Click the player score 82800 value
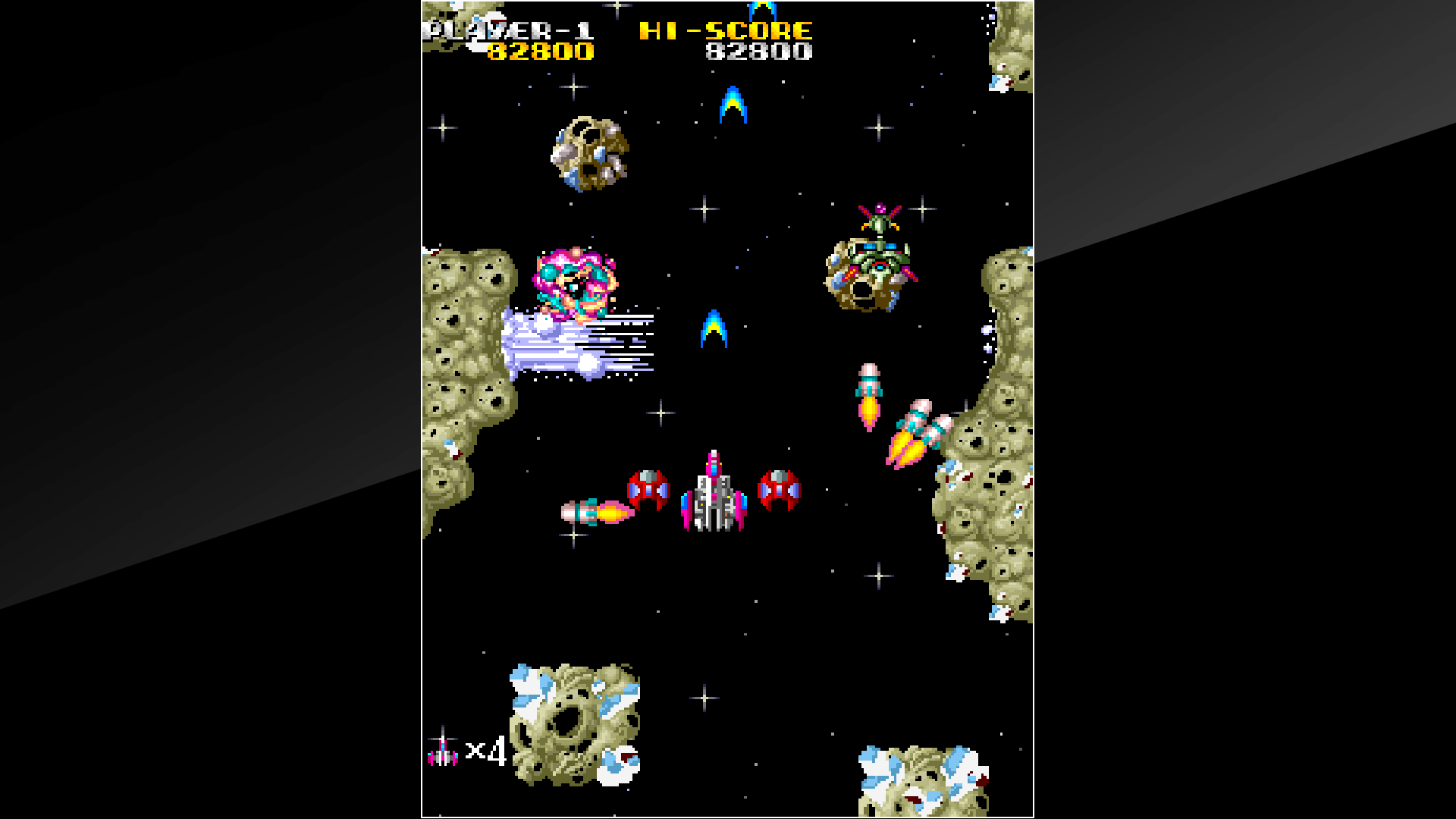 (541, 53)
